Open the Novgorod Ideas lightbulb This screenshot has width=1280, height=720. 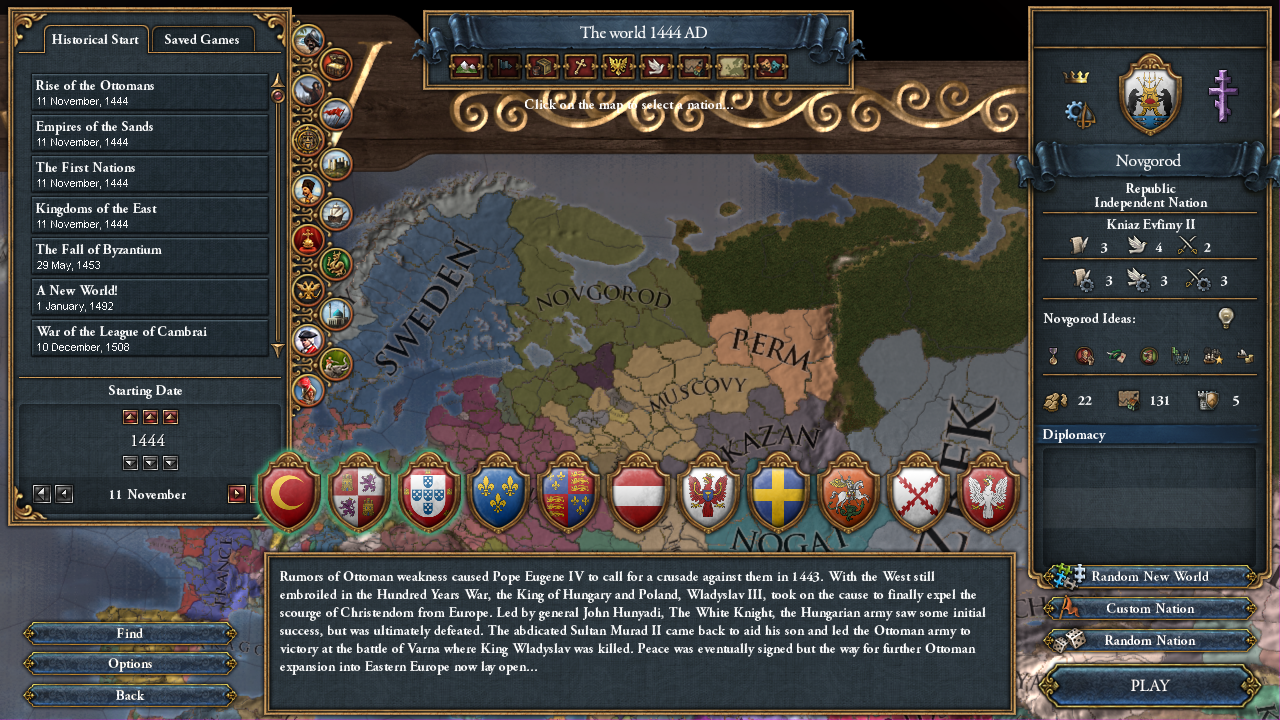1225,318
